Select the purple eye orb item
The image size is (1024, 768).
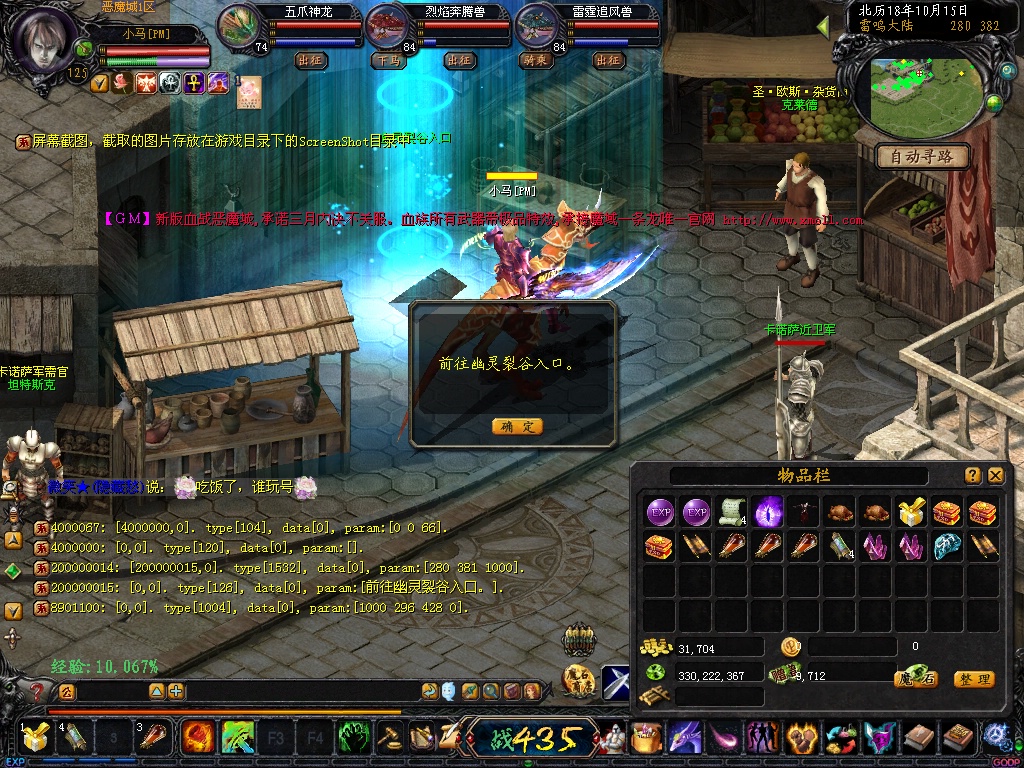pyautogui.click(x=768, y=513)
